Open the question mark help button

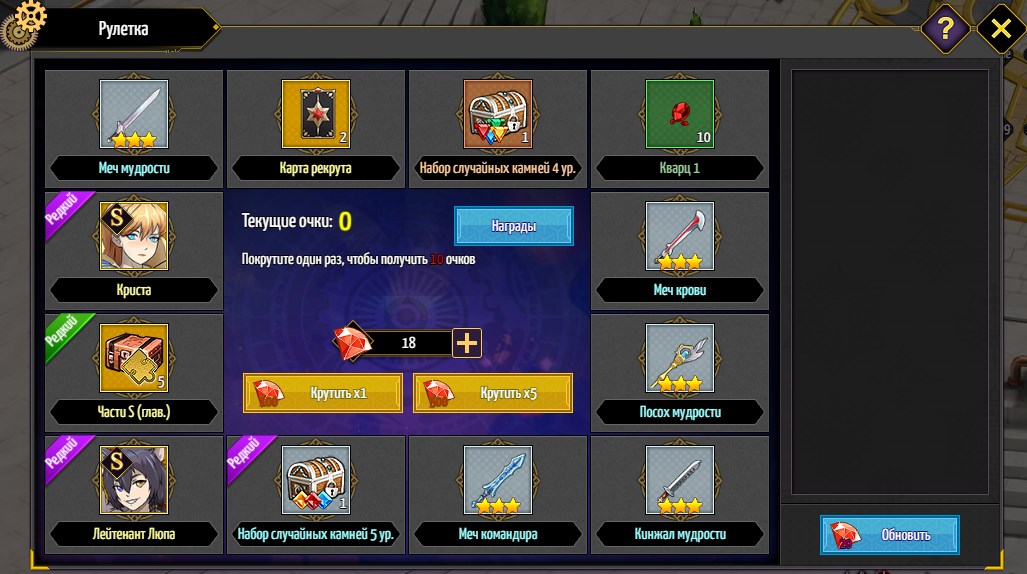tap(945, 29)
